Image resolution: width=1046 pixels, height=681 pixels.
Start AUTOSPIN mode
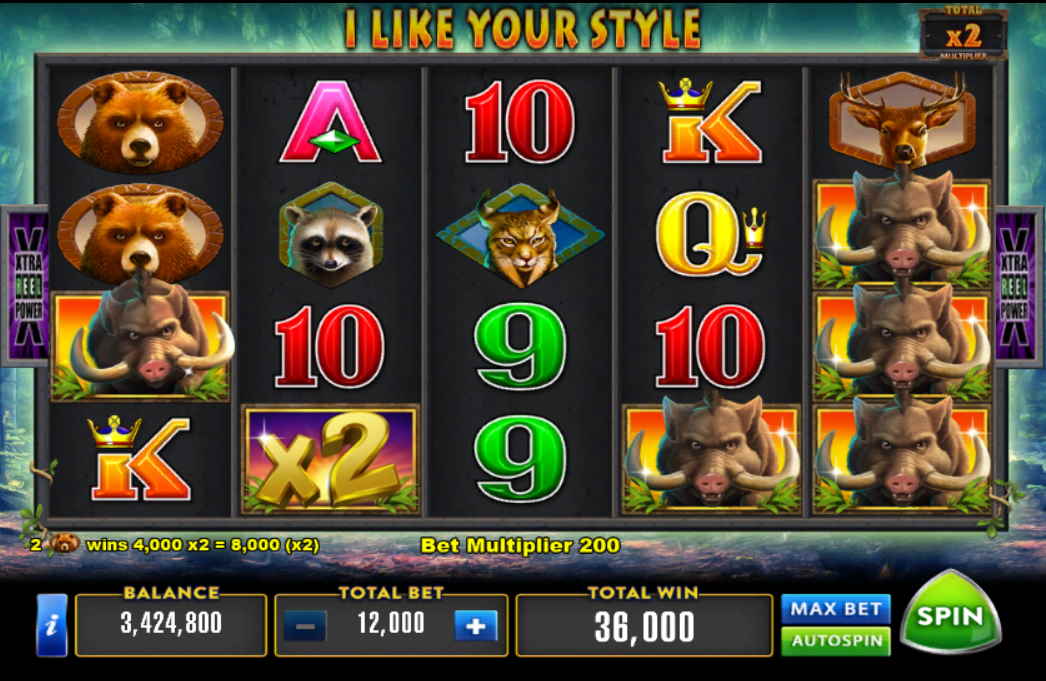pyautogui.click(x=835, y=640)
